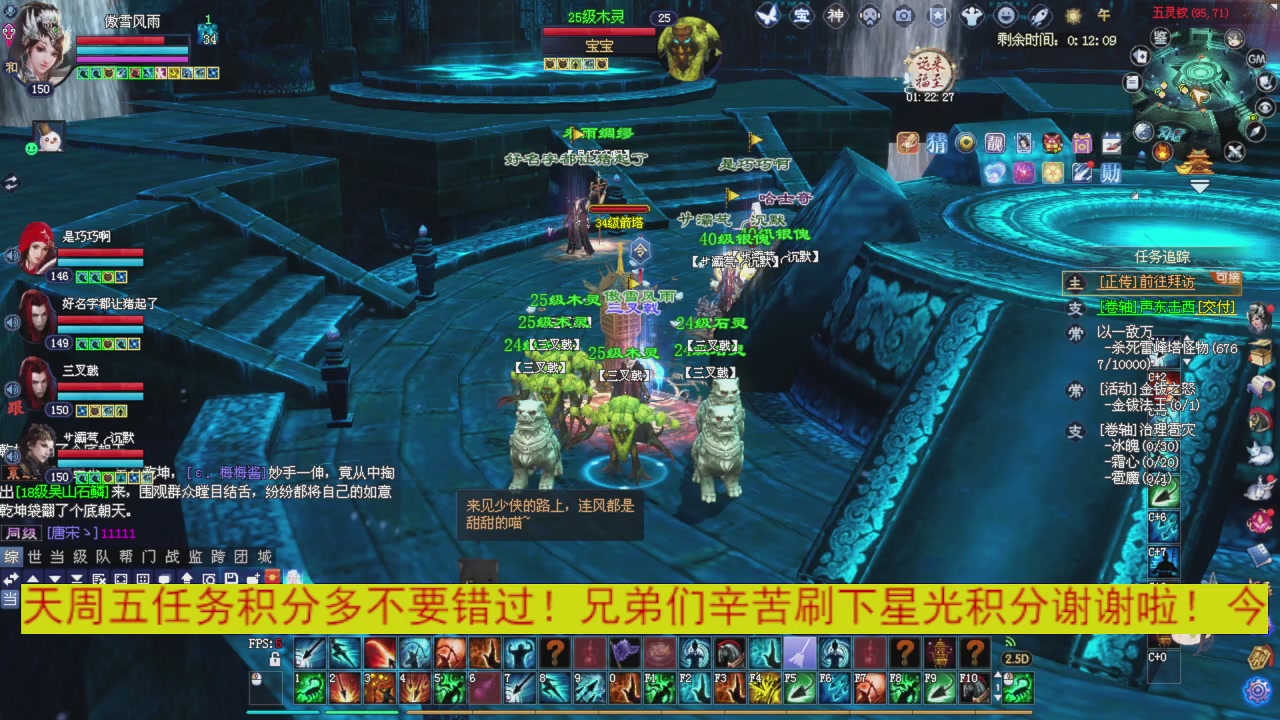Contact a GM via the GM icon

(x=1257, y=60)
